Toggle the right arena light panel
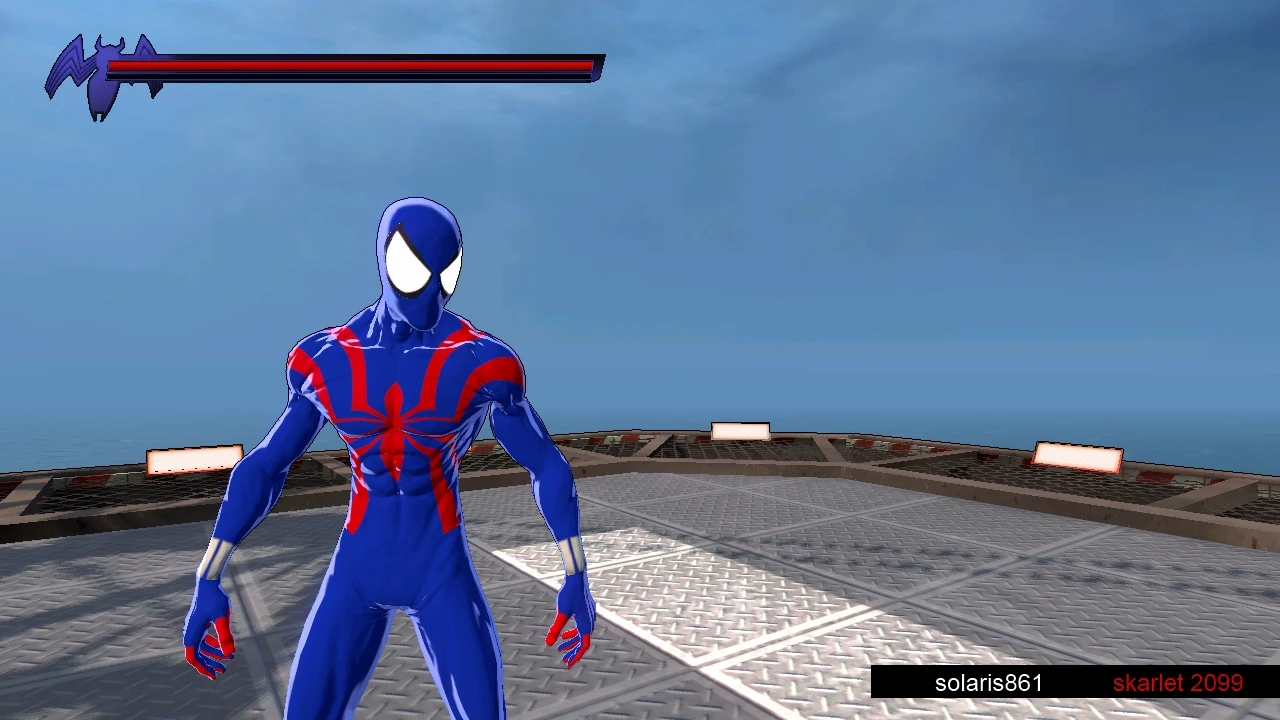The height and width of the screenshot is (720, 1280). 1077,457
